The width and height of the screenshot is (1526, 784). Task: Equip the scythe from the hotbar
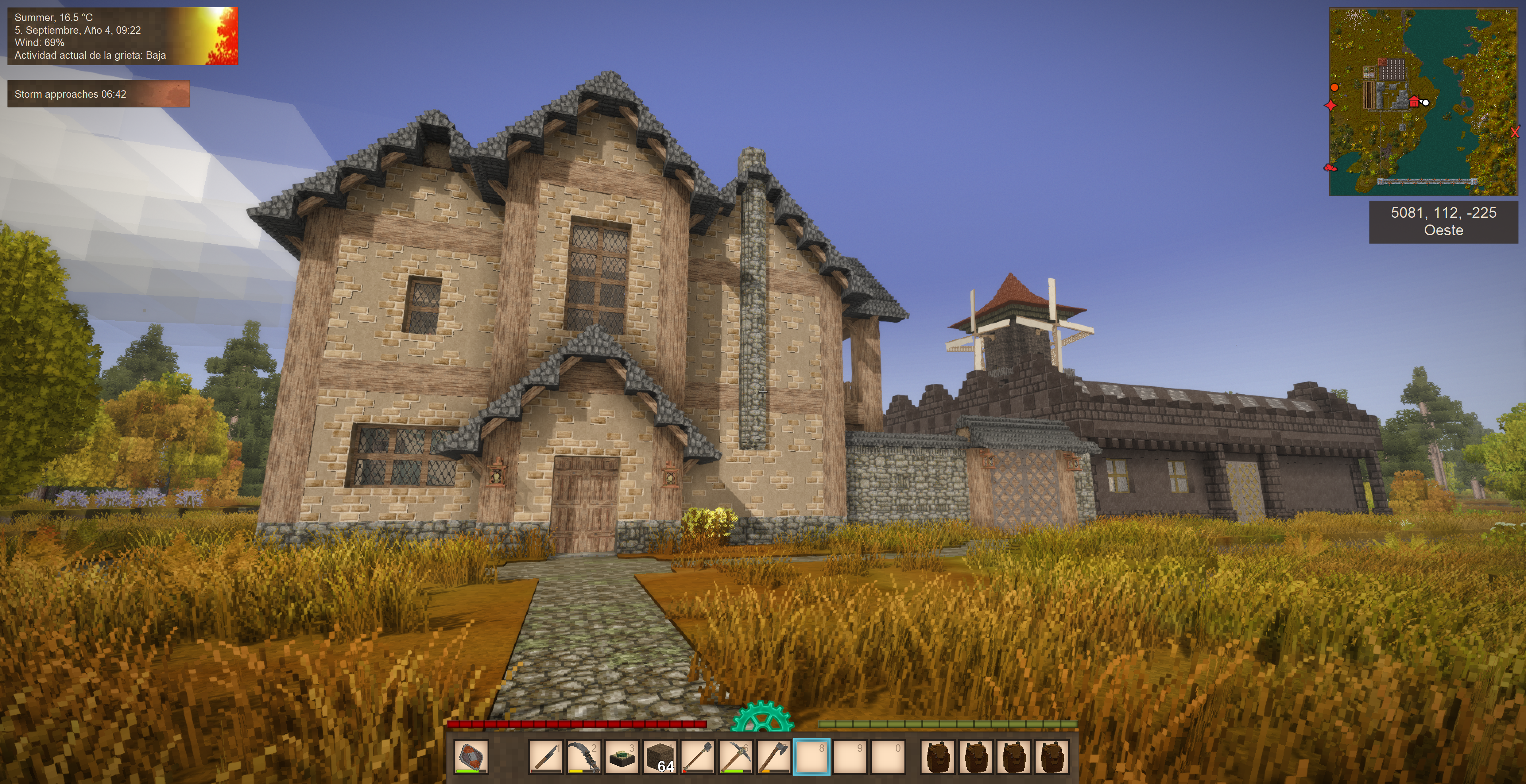click(583, 757)
